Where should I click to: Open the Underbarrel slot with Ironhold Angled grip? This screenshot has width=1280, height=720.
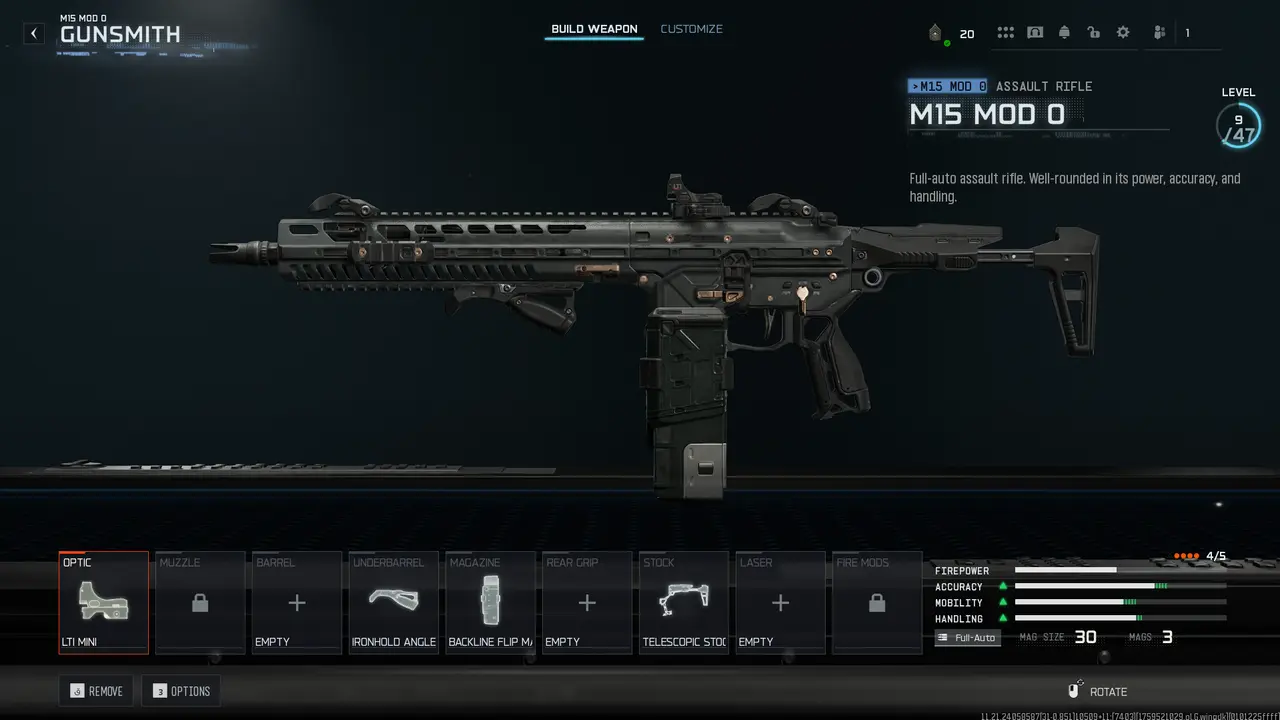394,602
